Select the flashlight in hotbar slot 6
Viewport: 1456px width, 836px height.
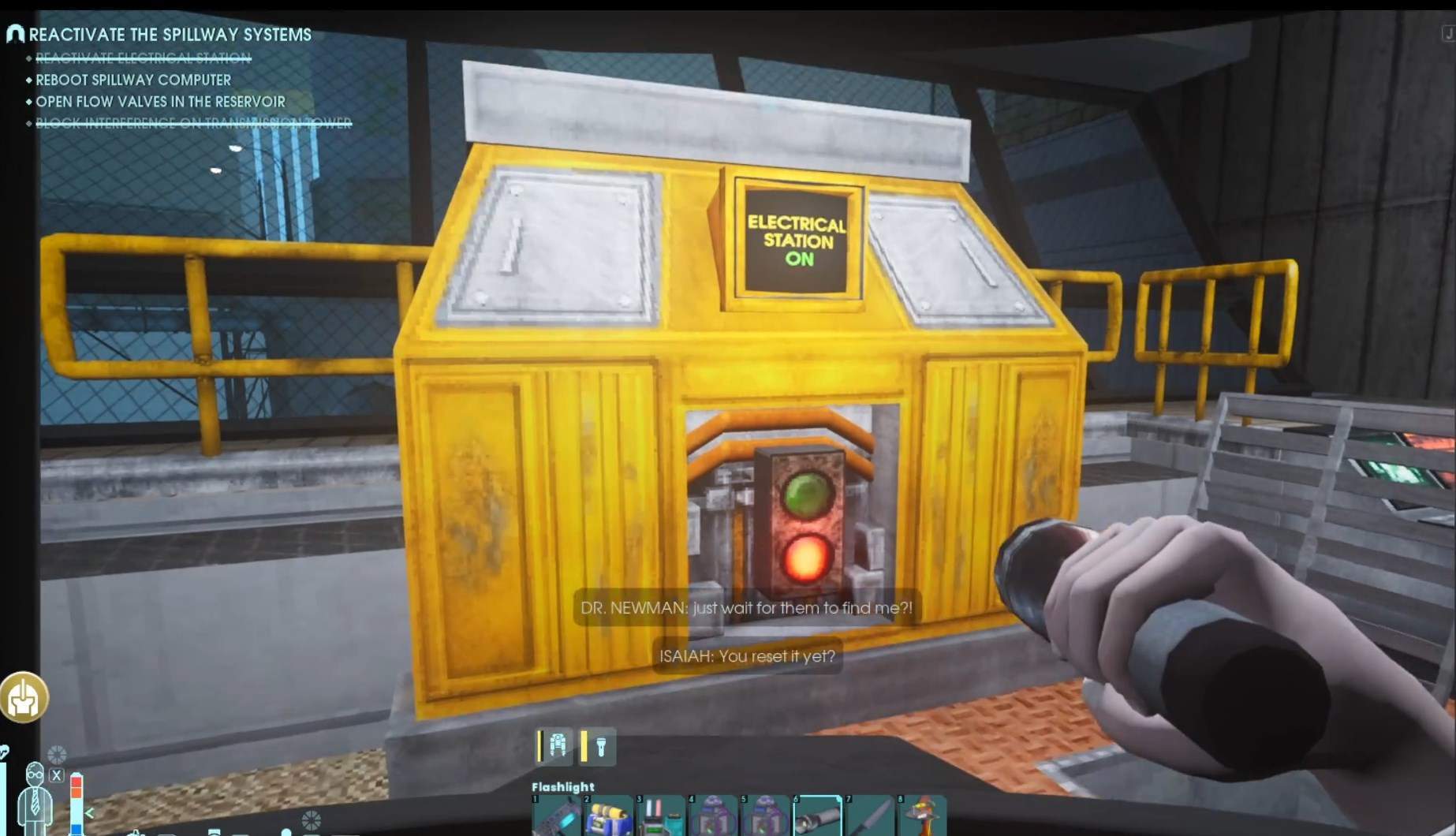pos(817,817)
